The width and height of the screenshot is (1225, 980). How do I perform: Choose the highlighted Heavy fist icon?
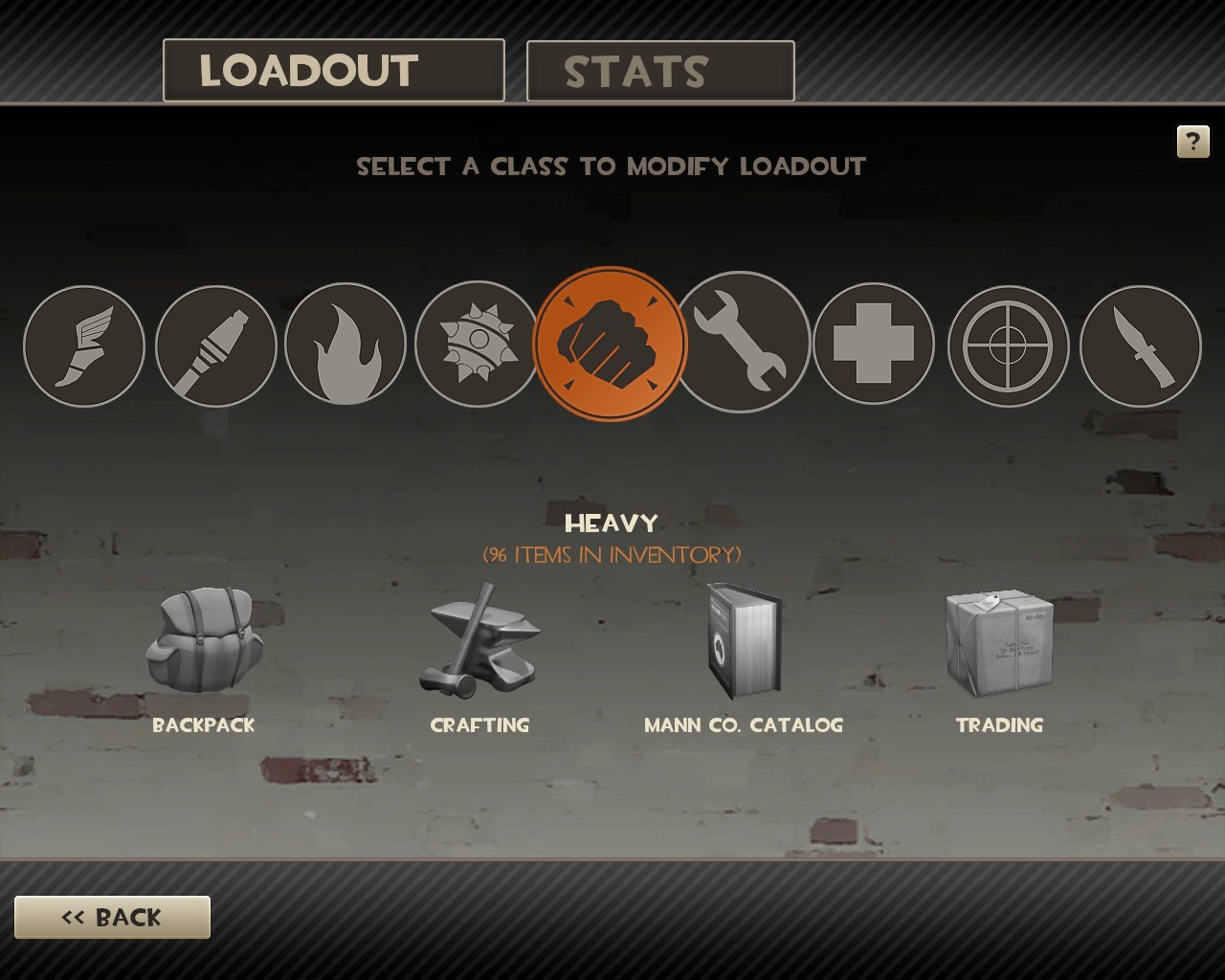pos(610,344)
